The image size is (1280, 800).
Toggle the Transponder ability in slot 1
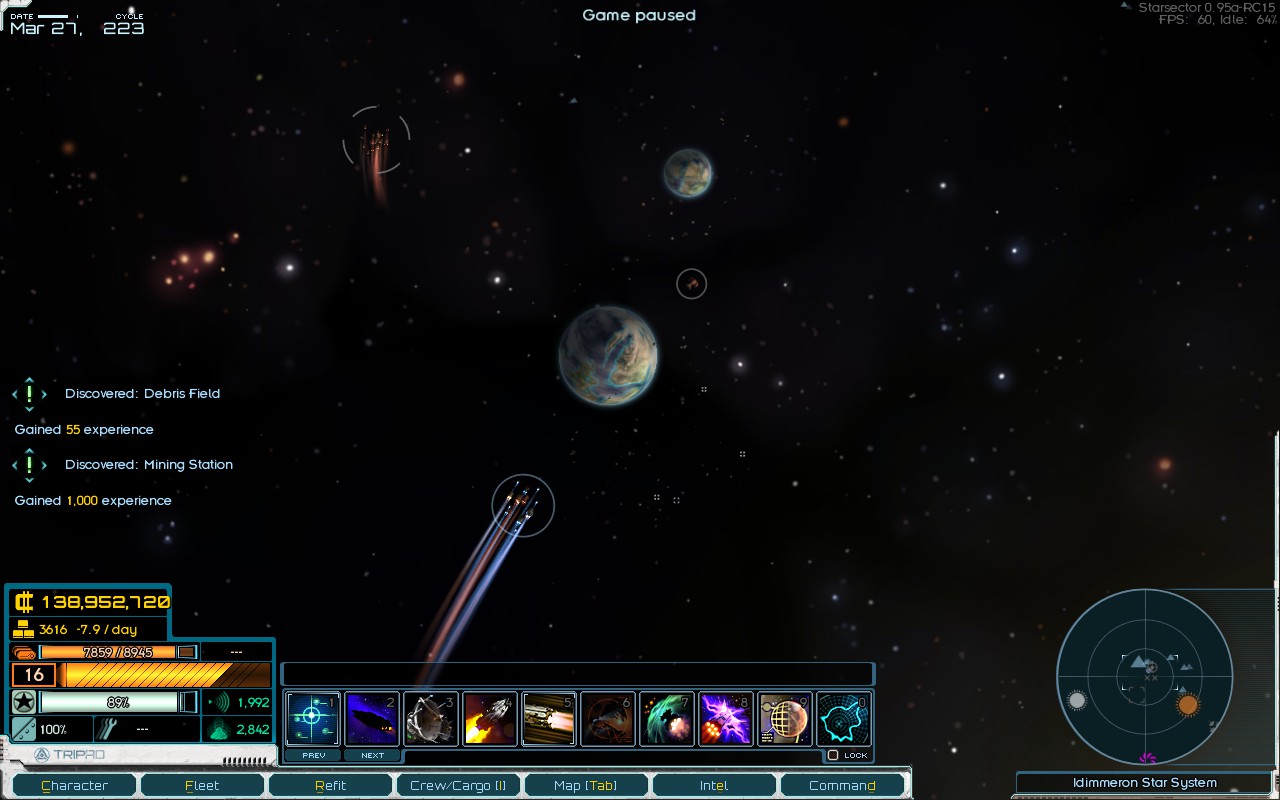313,718
